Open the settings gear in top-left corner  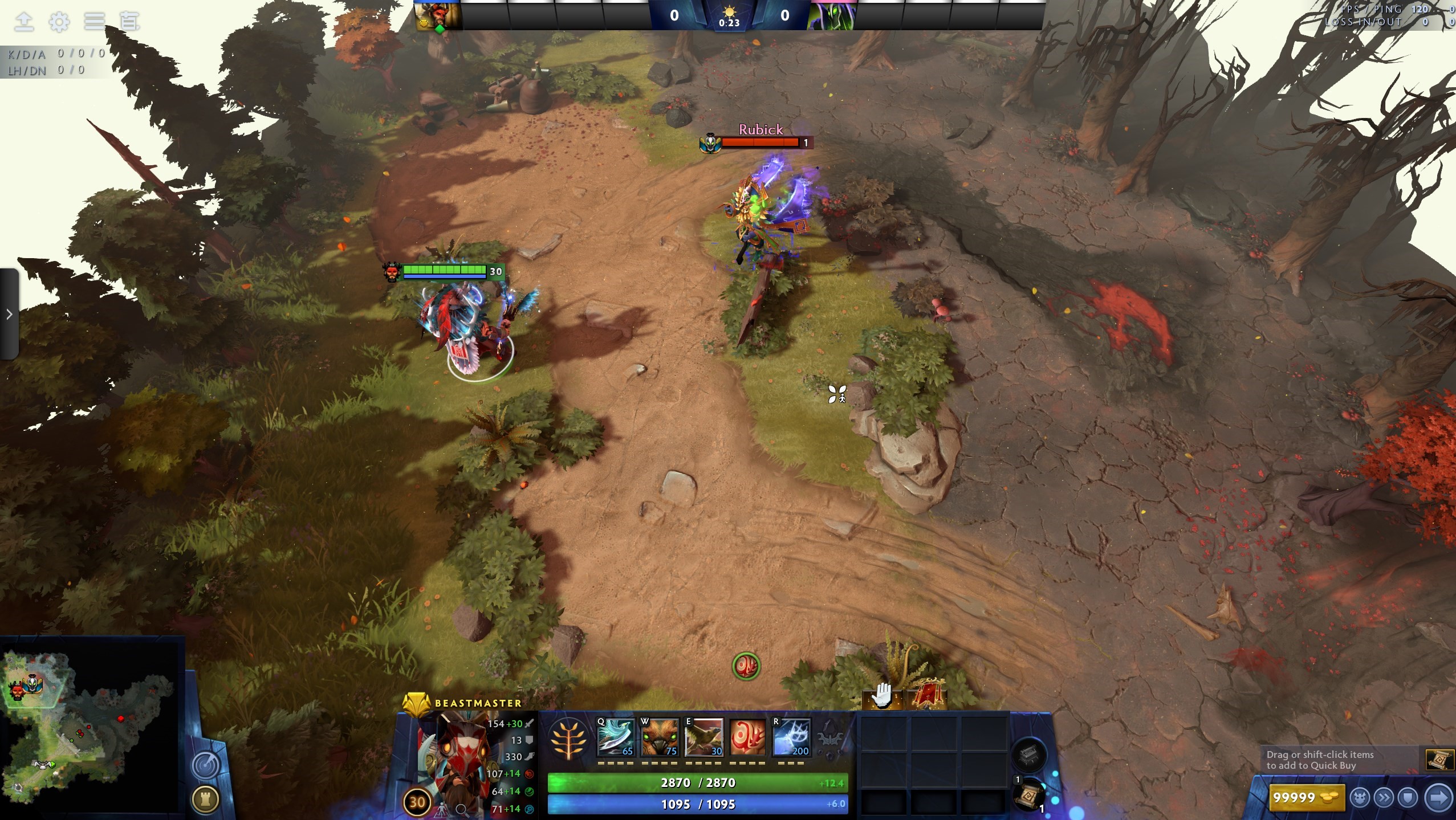pyautogui.click(x=59, y=22)
